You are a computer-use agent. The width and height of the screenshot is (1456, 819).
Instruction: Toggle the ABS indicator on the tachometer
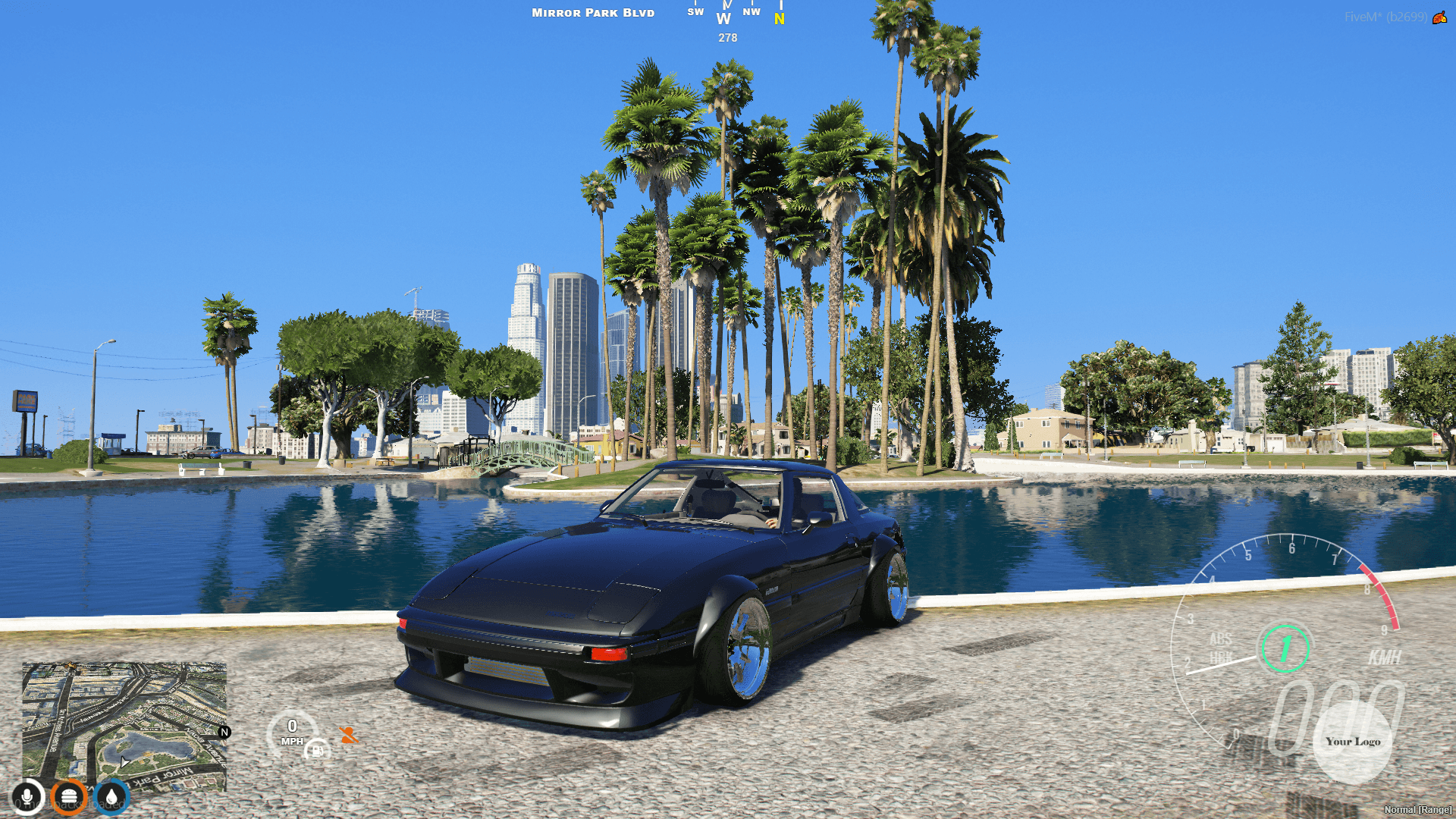pyautogui.click(x=1220, y=639)
